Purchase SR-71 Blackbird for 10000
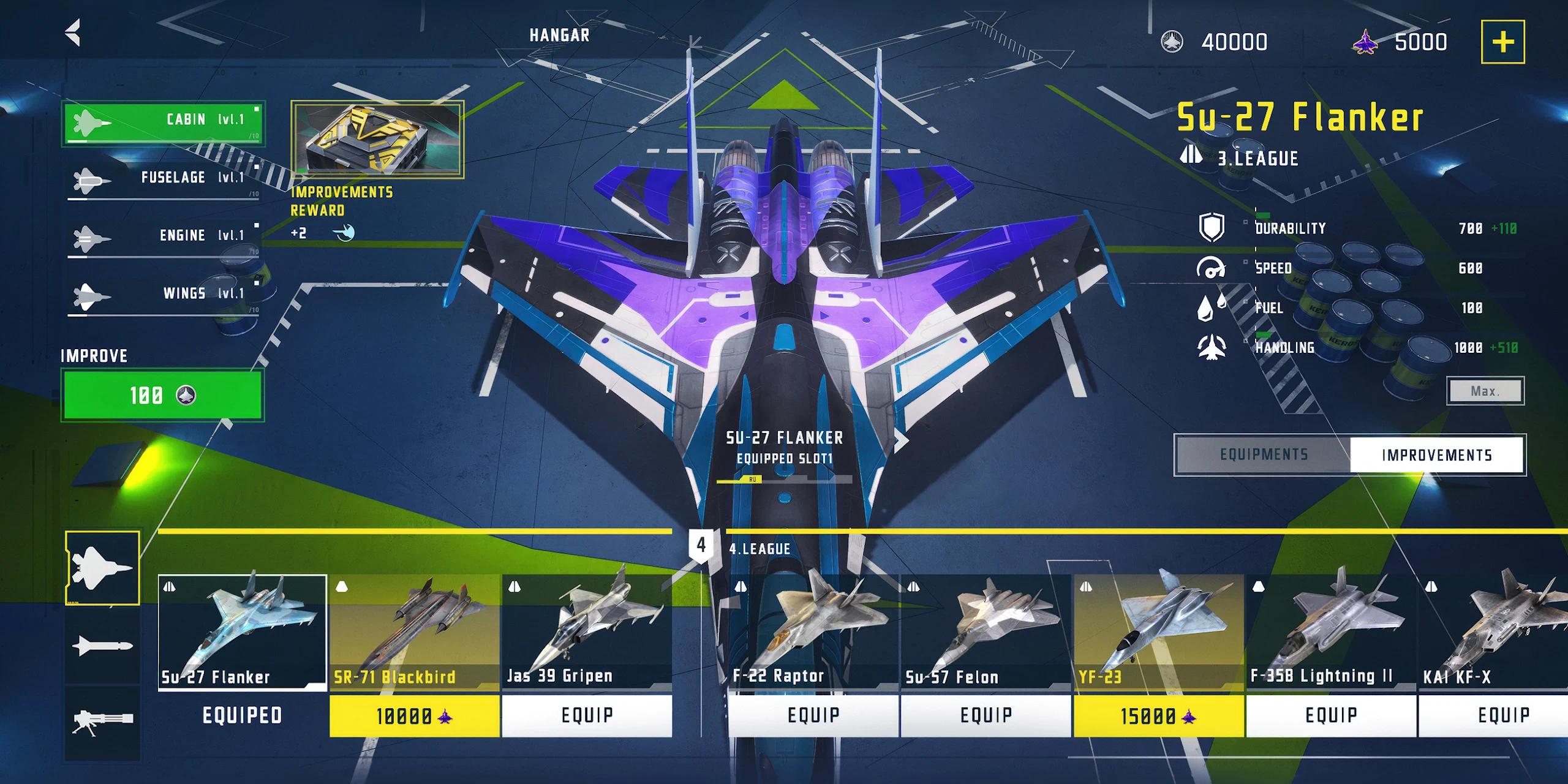This screenshot has height=784, width=1568. pos(414,715)
